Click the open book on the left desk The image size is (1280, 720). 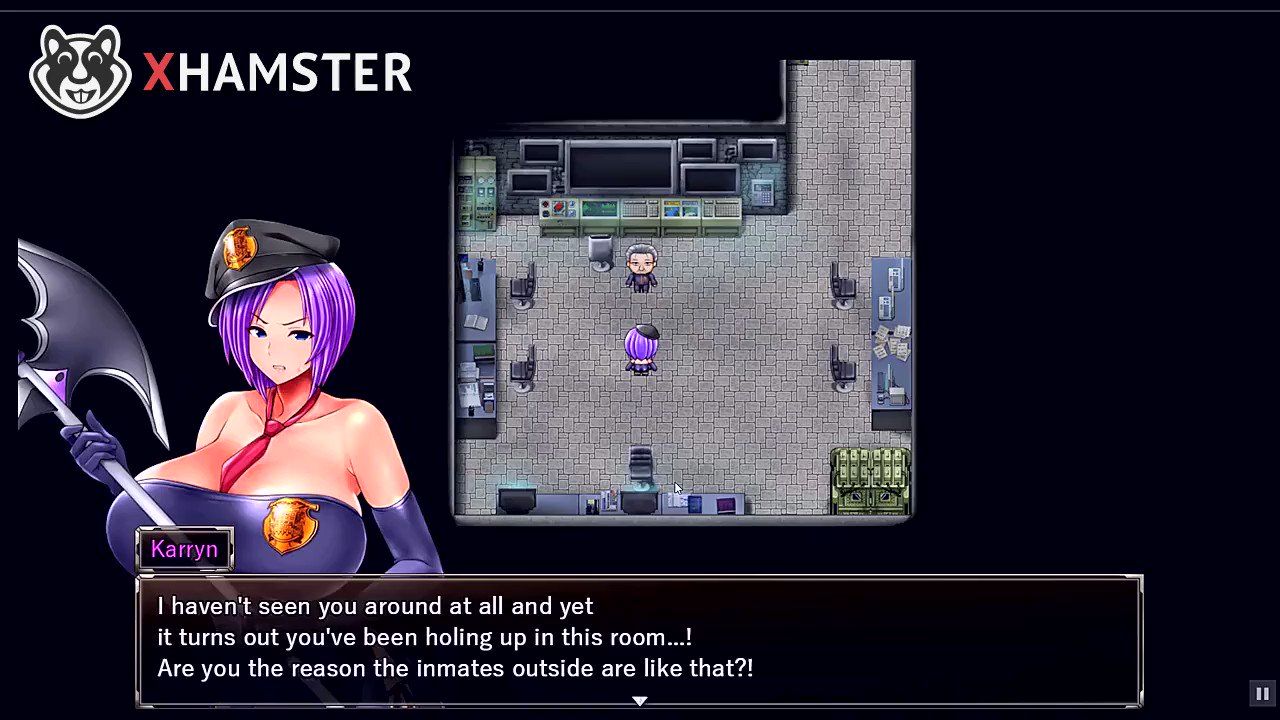tap(473, 322)
